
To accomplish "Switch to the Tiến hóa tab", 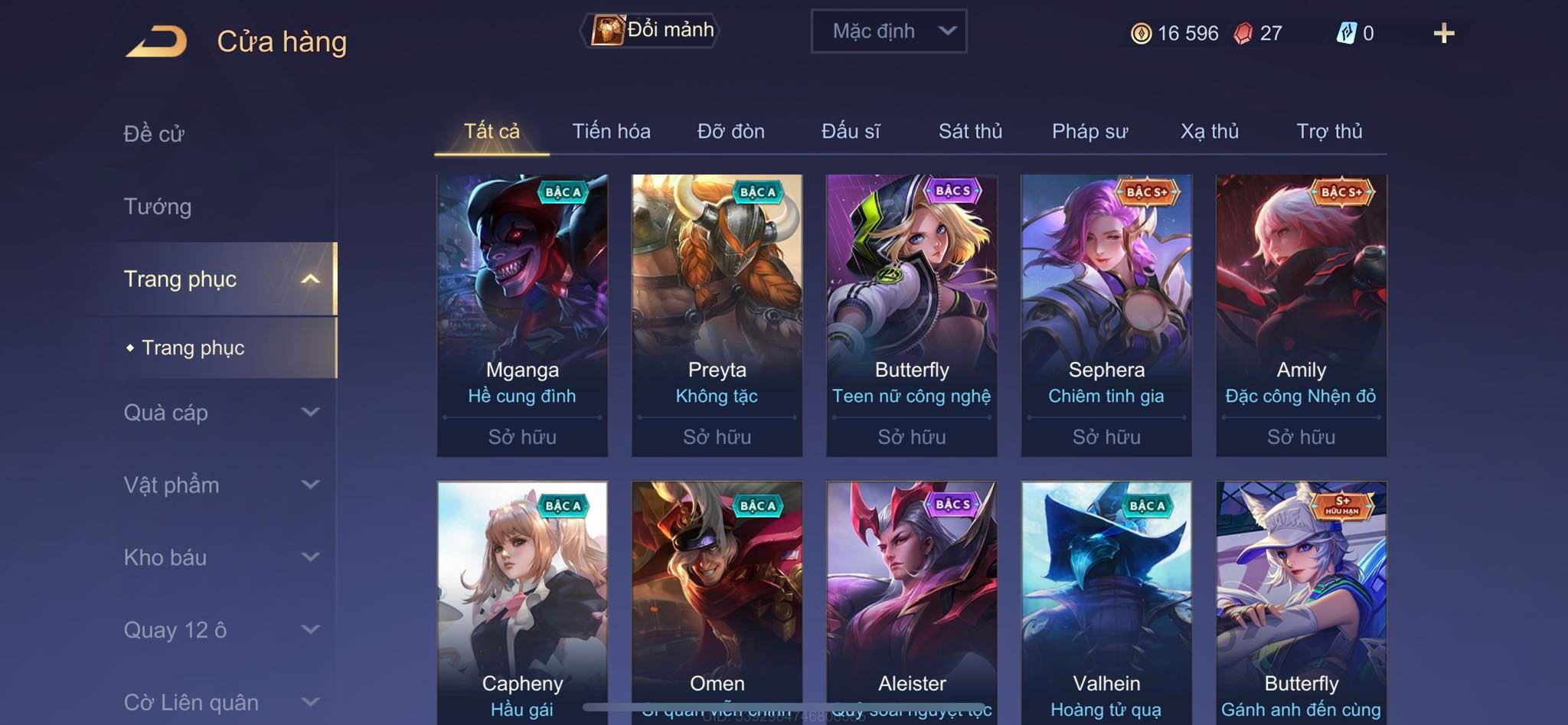I will pyautogui.click(x=611, y=132).
